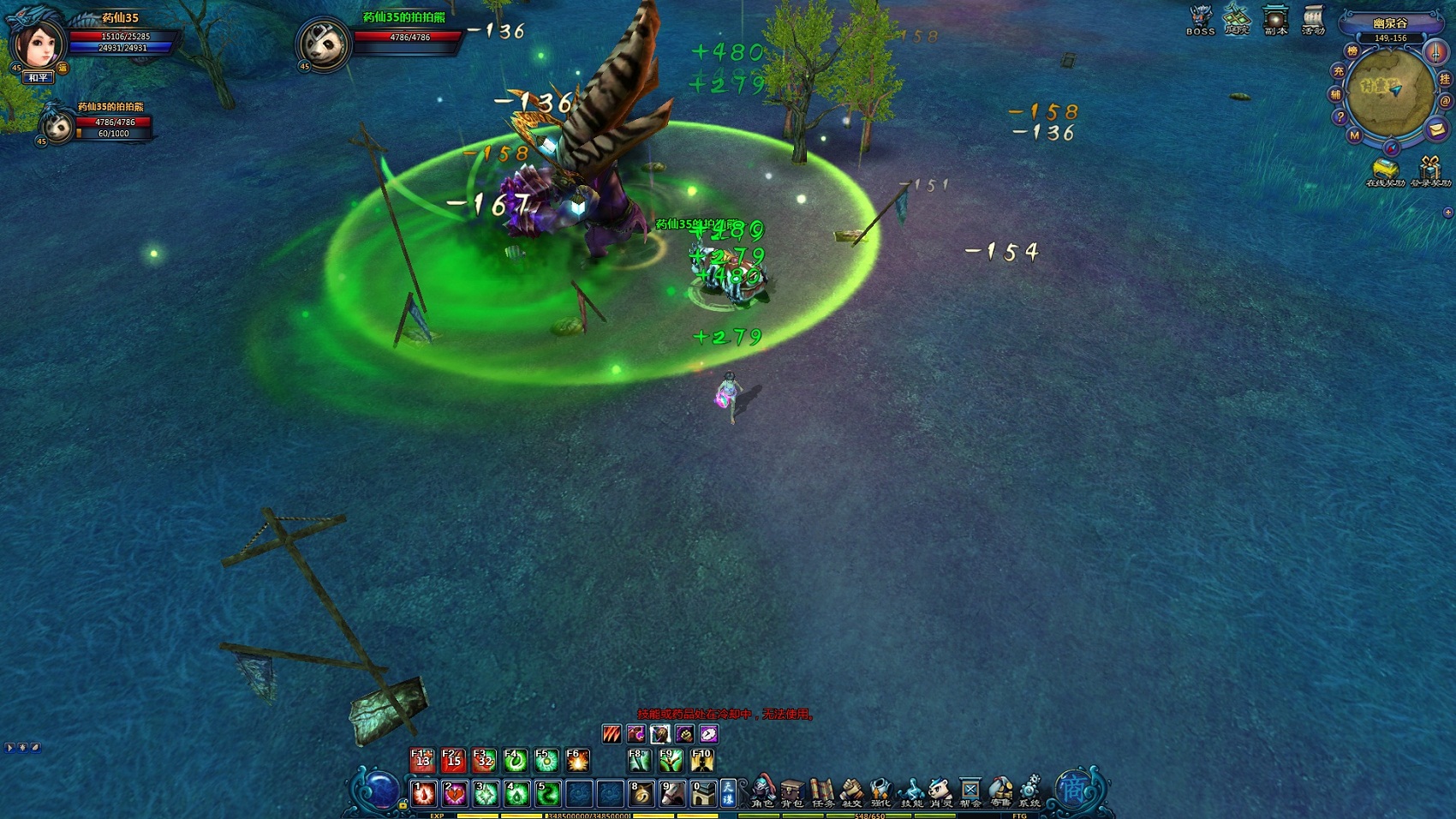
Task: Open the mail envelope button by minimap
Action: [x=1436, y=129]
